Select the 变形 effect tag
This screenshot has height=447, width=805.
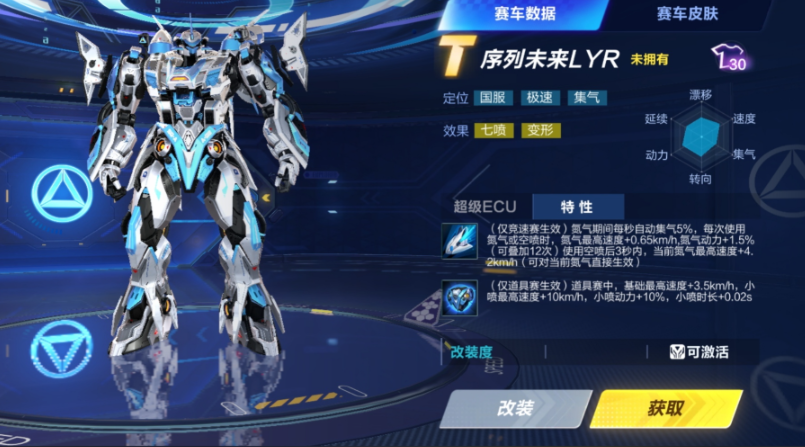(x=540, y=130)
